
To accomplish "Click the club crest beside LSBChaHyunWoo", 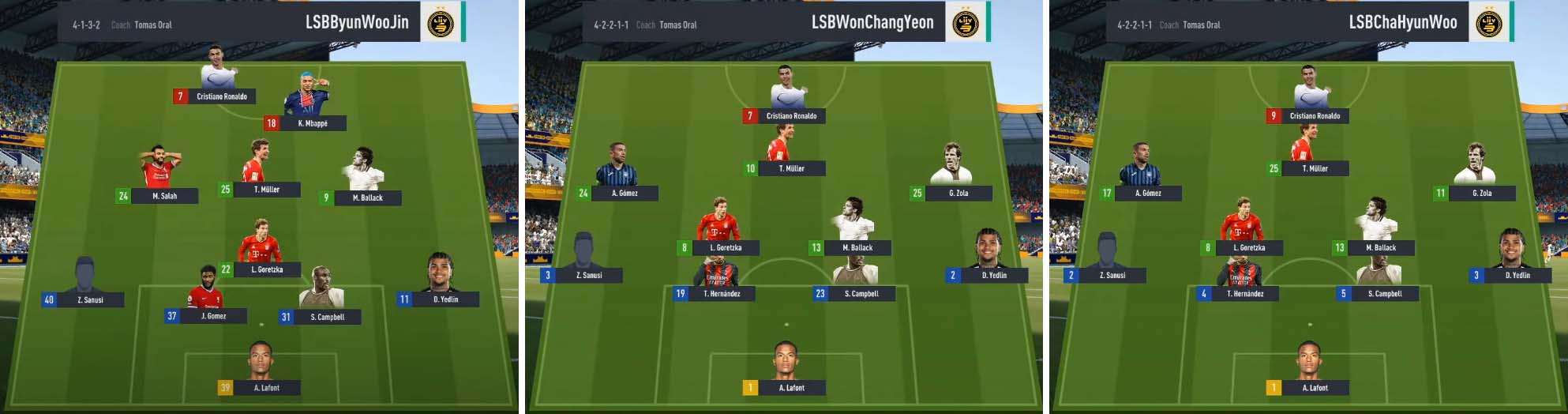I will coord(1489,23).
